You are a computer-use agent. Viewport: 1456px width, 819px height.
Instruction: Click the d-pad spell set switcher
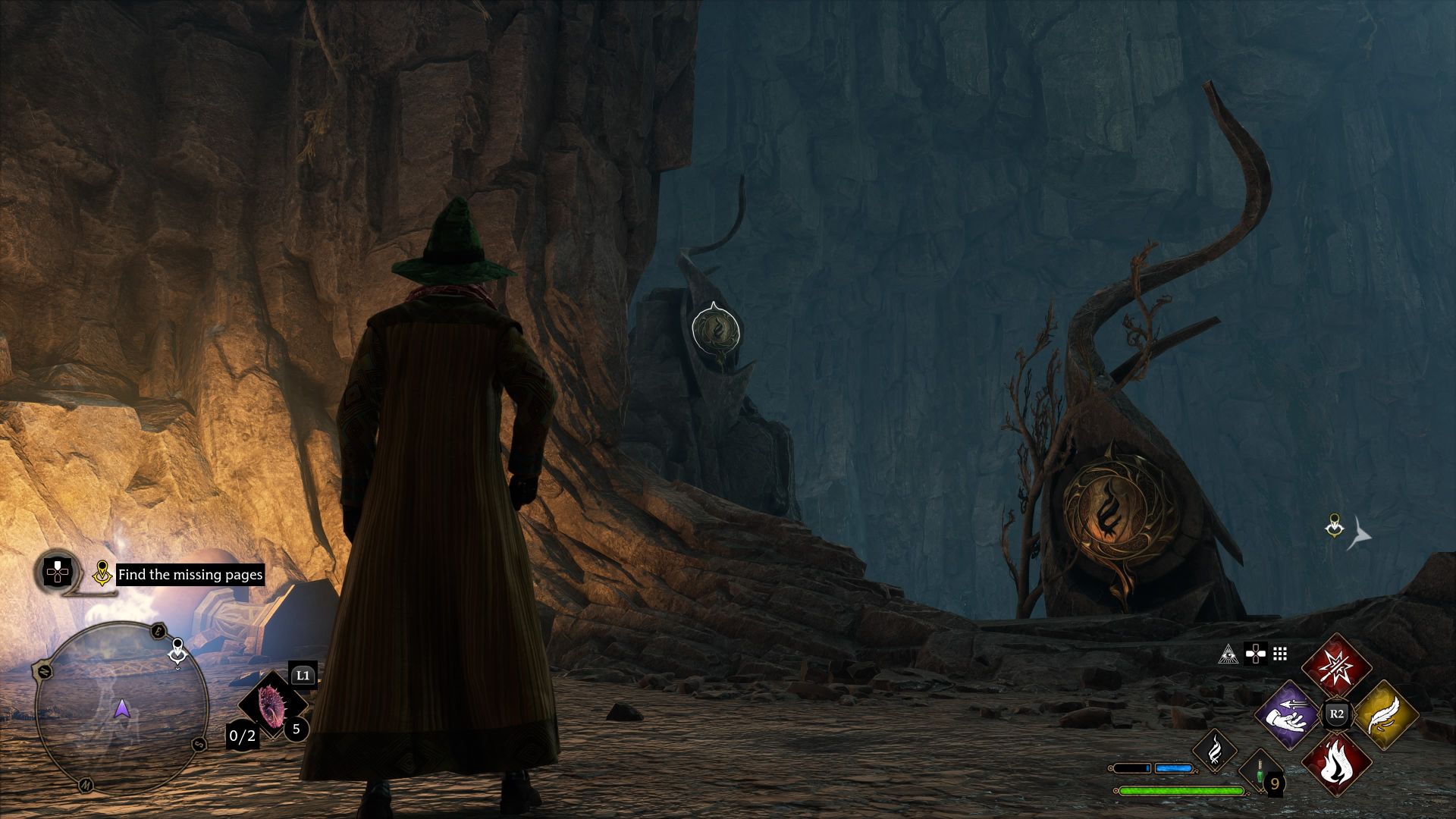coord(1256,654)
